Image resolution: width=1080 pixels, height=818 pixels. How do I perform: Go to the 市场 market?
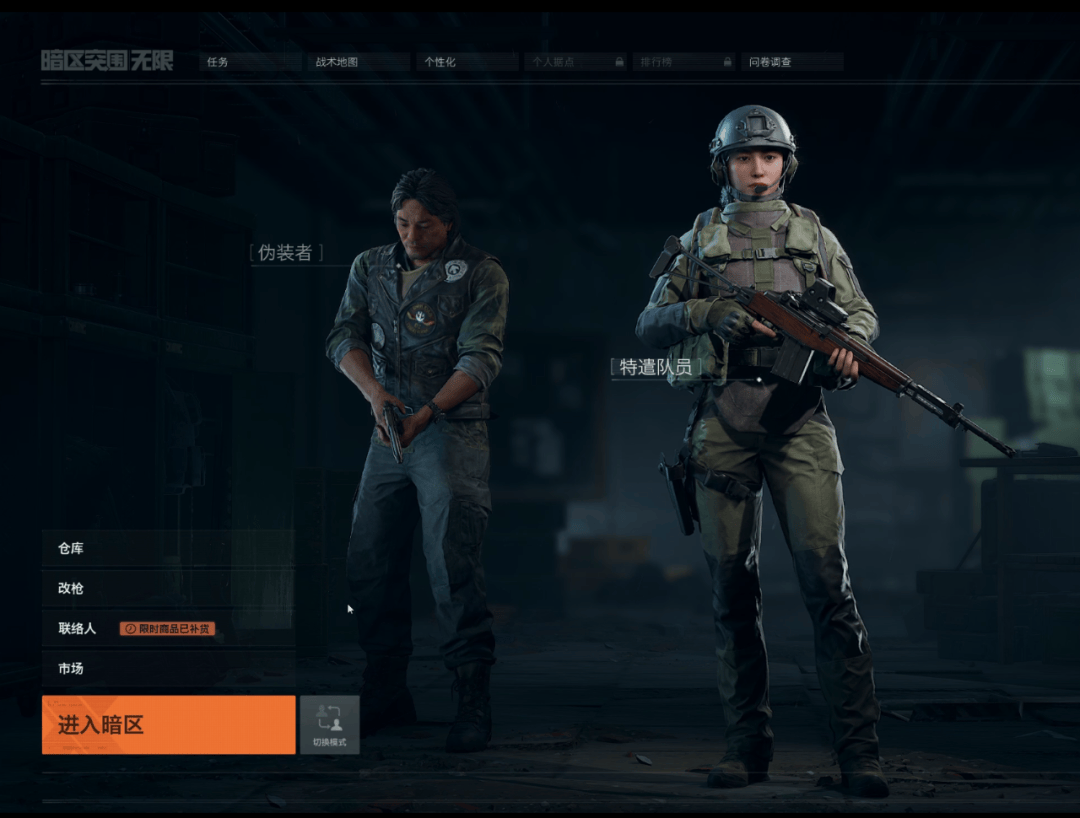point(168,668)
